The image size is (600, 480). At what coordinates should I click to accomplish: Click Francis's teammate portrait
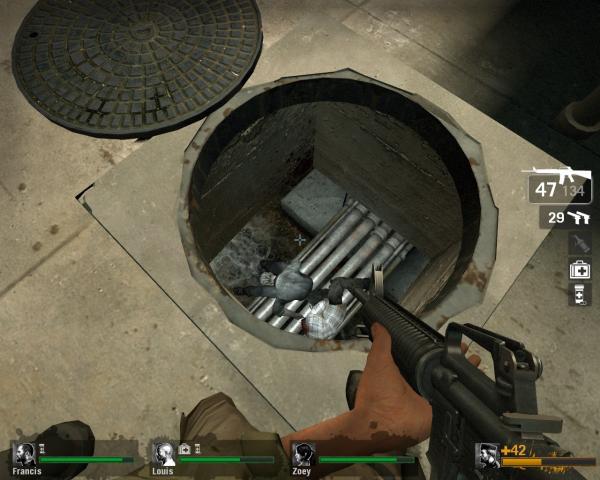25,453
